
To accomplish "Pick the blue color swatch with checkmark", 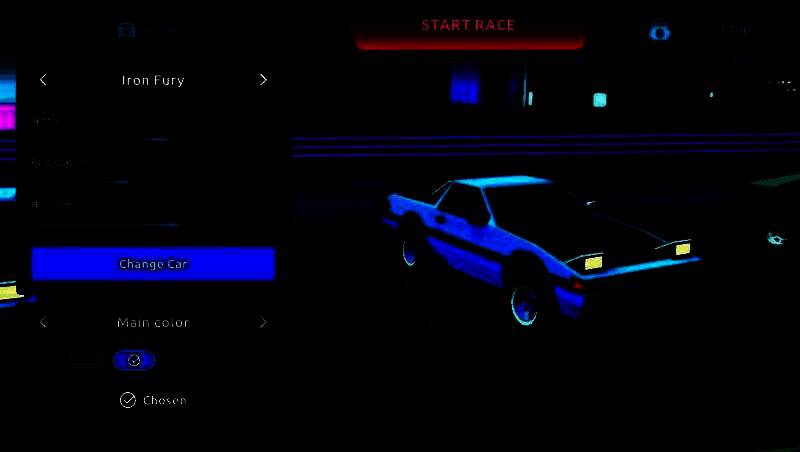I will 134,360.
